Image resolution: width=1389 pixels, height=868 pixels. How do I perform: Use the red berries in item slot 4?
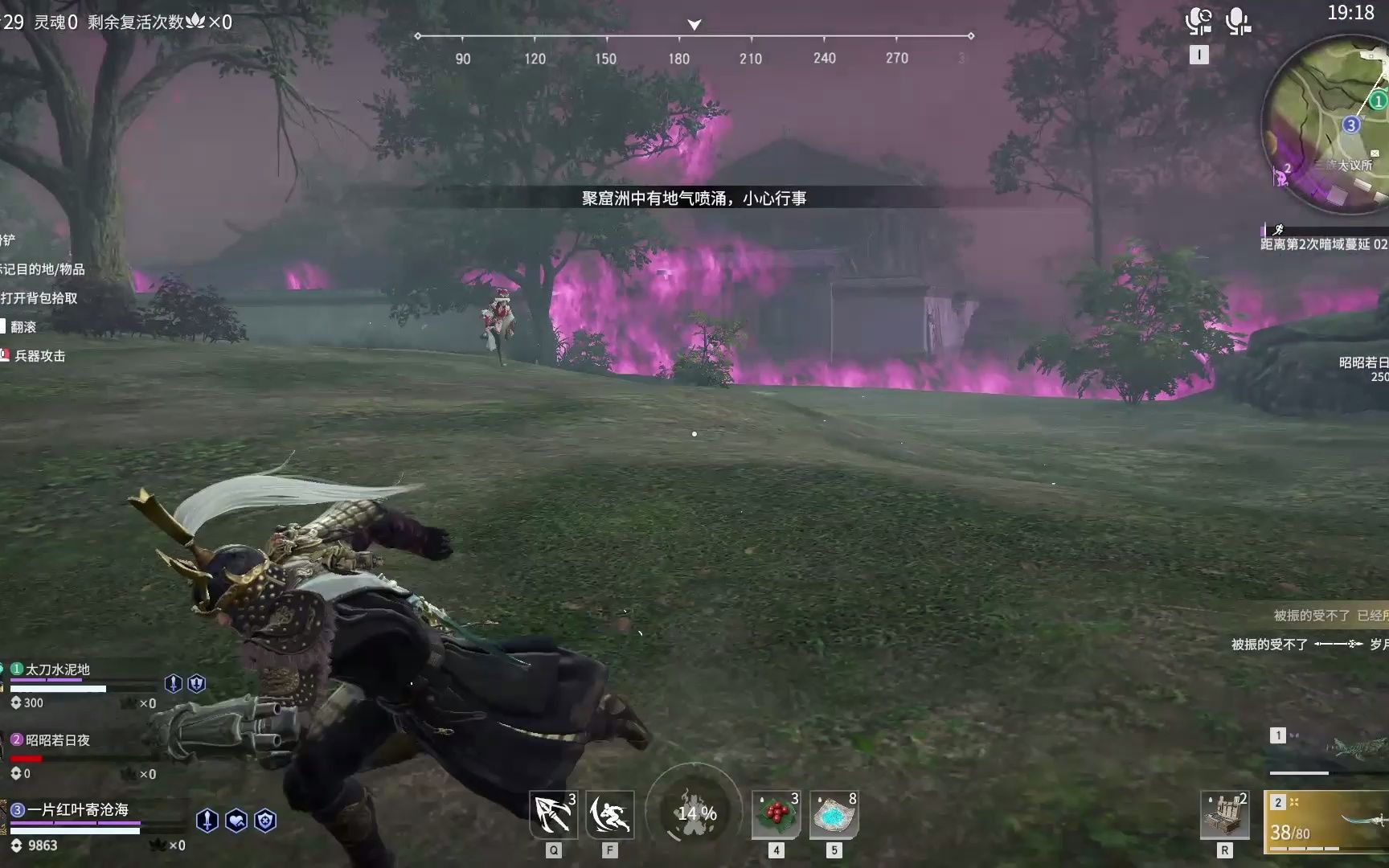coord(774,813)
